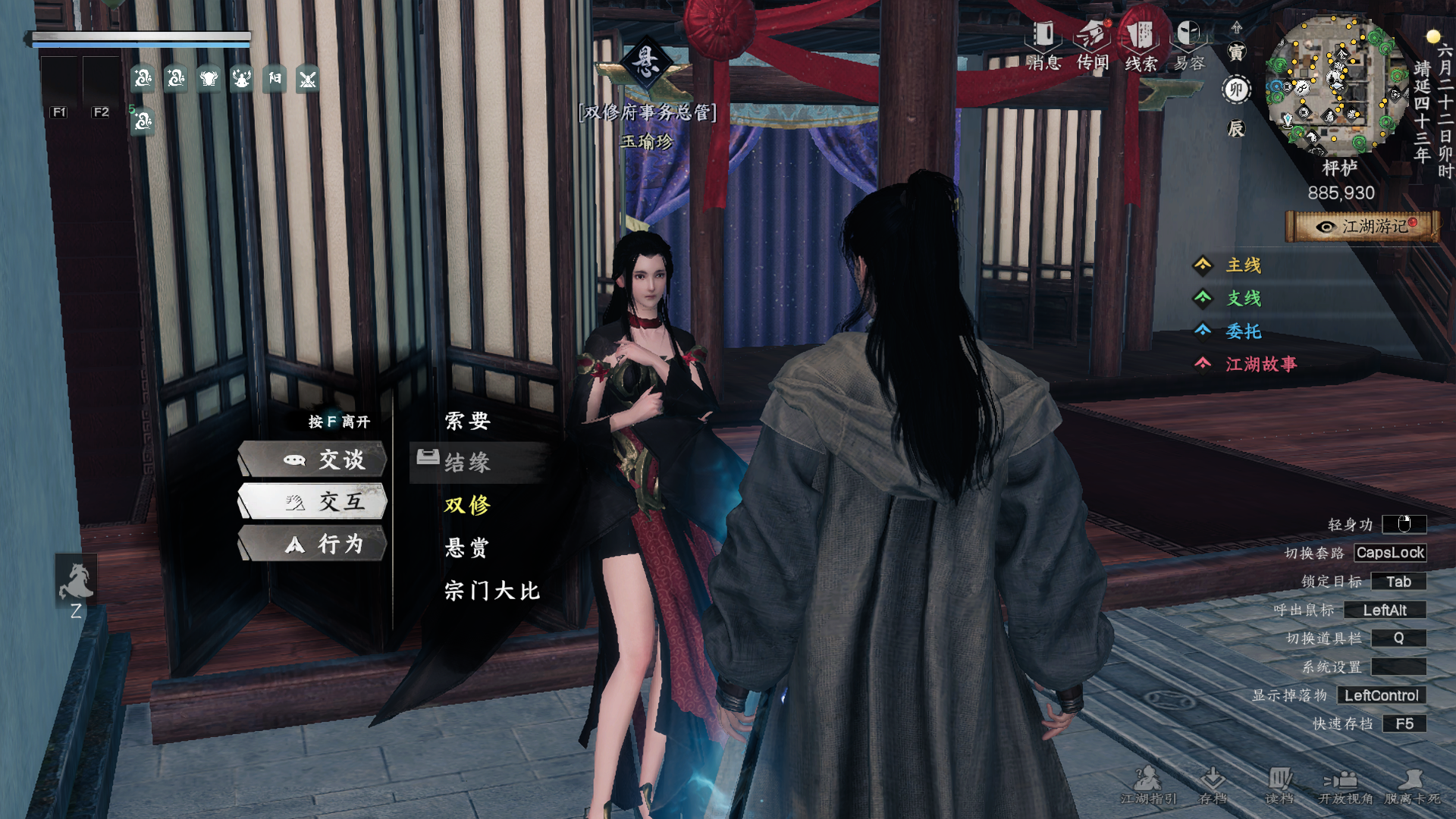Open the 线索 clues icon
1456x819 pixels.
(x=1141, y=45)
